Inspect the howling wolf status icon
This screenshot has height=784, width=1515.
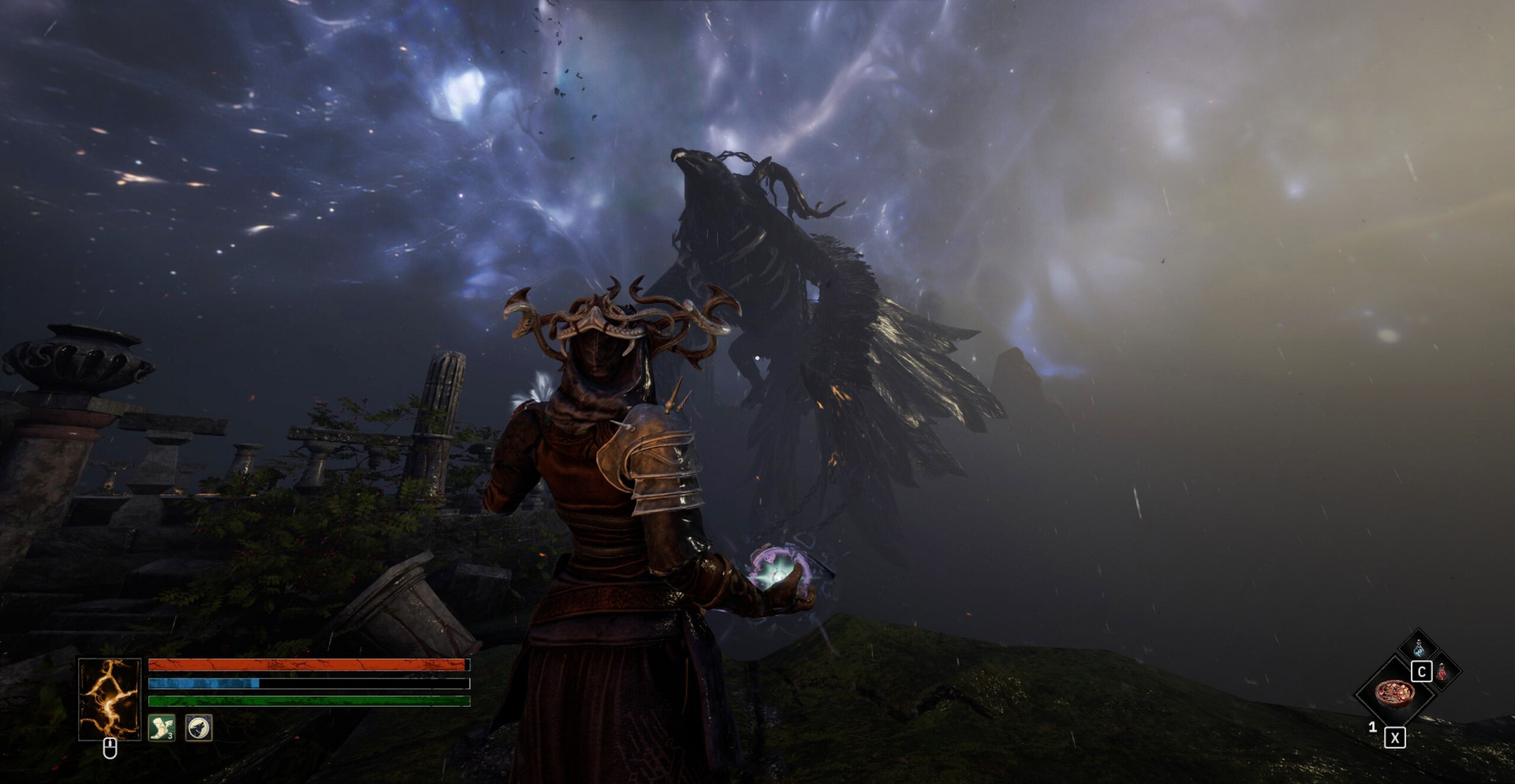(199, 727)
